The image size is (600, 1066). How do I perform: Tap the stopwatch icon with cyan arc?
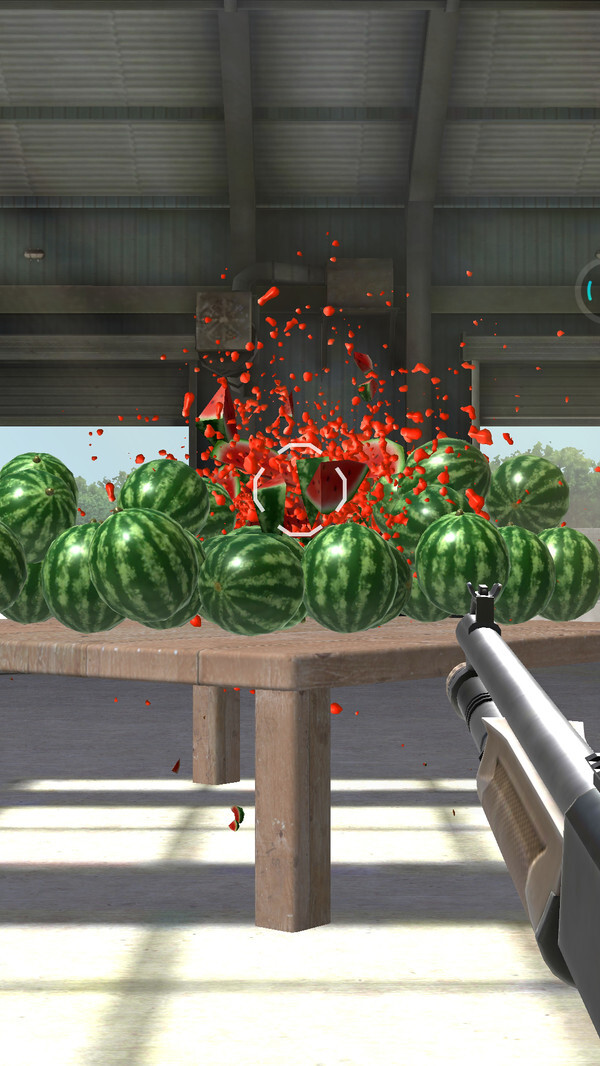click(590, 290)
